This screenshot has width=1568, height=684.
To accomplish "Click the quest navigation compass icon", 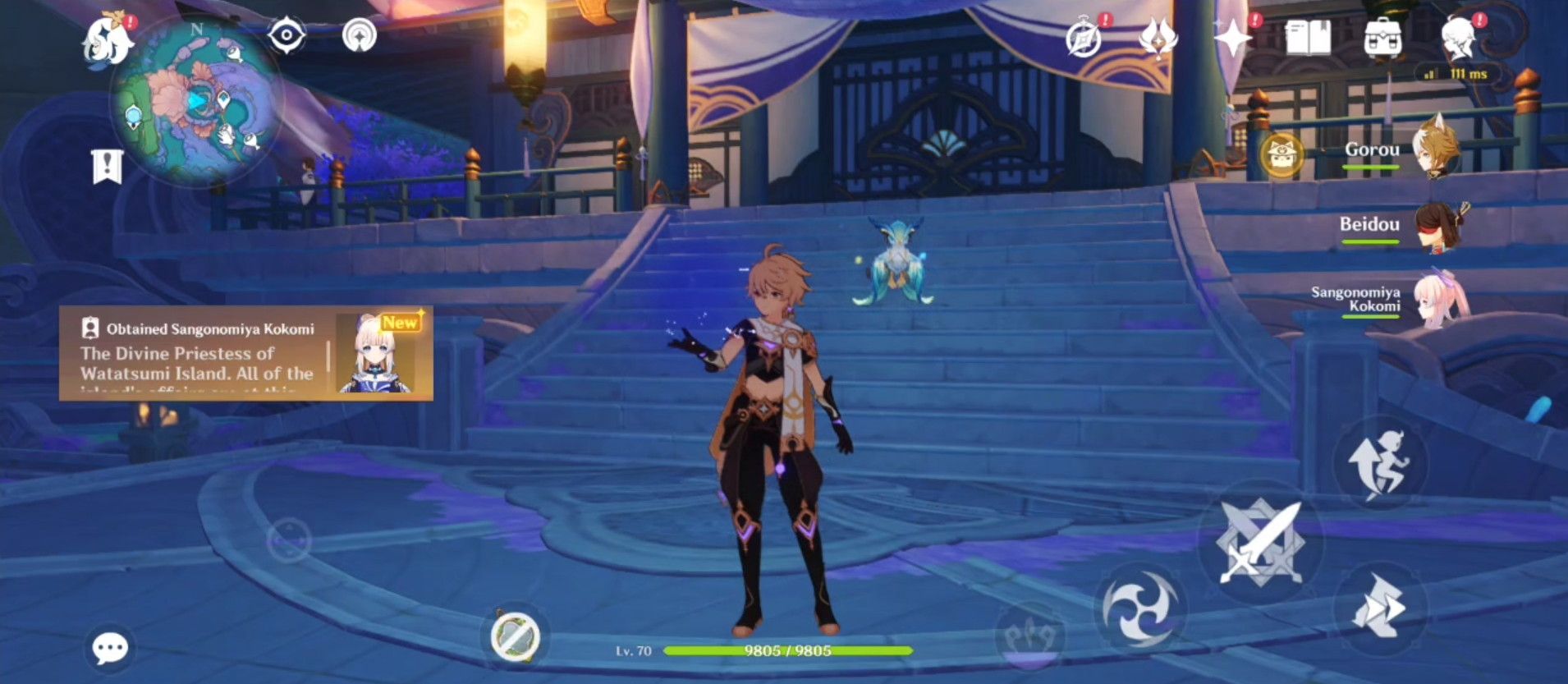I will pyautogui.click(x=360, y=34).
